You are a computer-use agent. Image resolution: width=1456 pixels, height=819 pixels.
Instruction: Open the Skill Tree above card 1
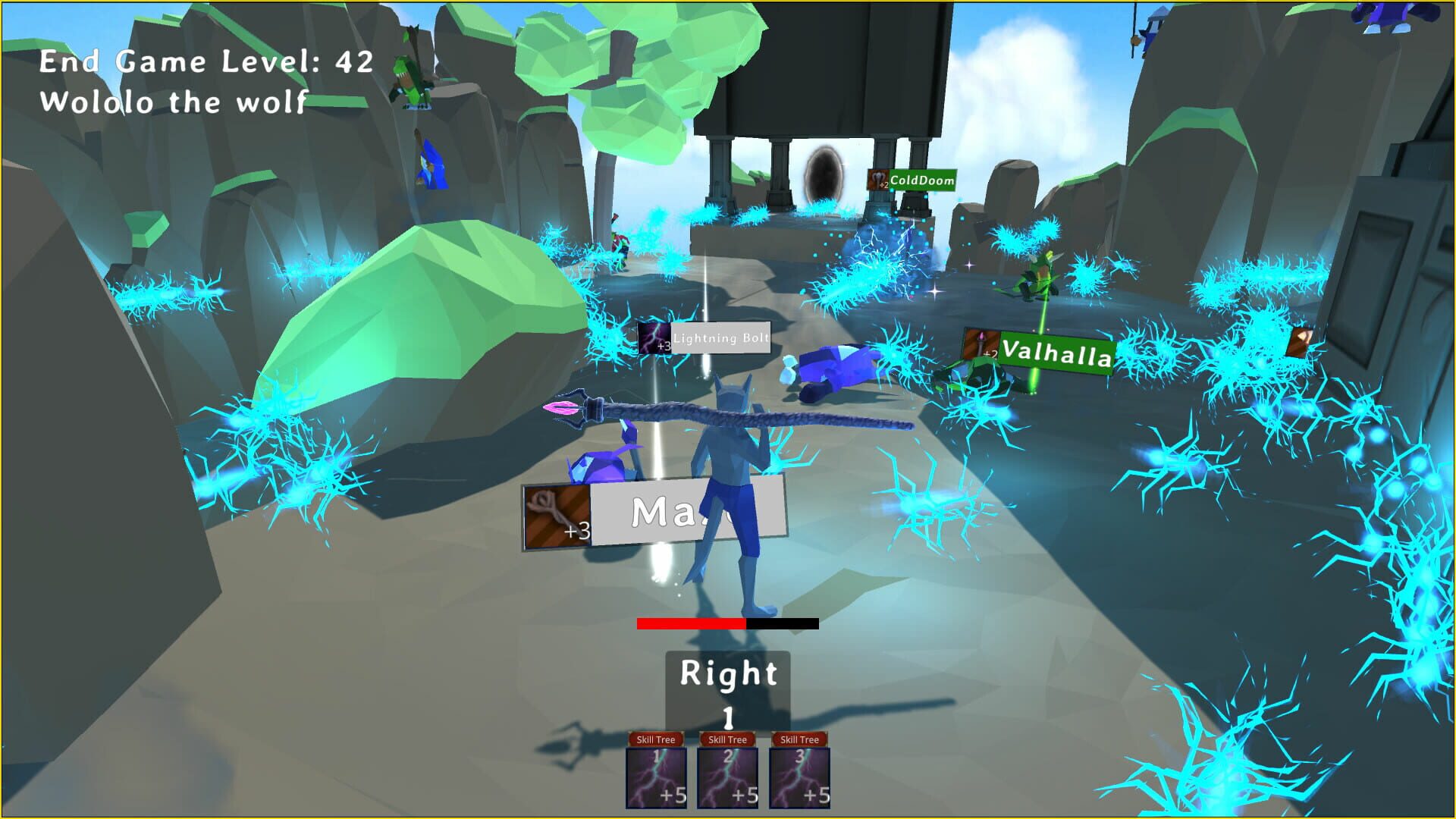pyautogui.click(x=657, y=737)
